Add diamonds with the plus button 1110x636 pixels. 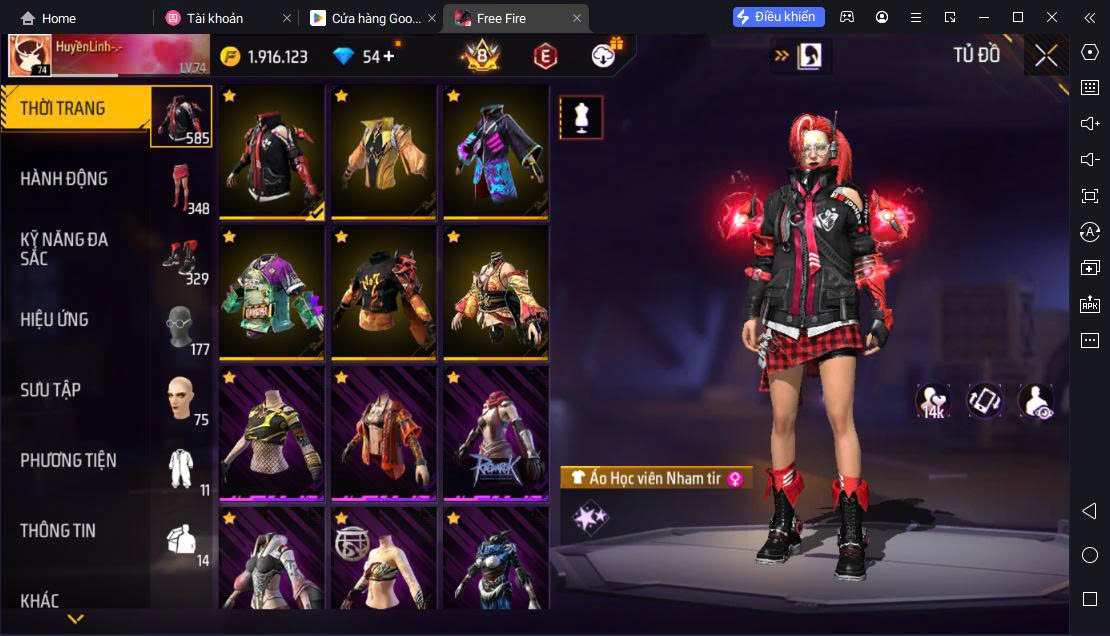(389, 56)
